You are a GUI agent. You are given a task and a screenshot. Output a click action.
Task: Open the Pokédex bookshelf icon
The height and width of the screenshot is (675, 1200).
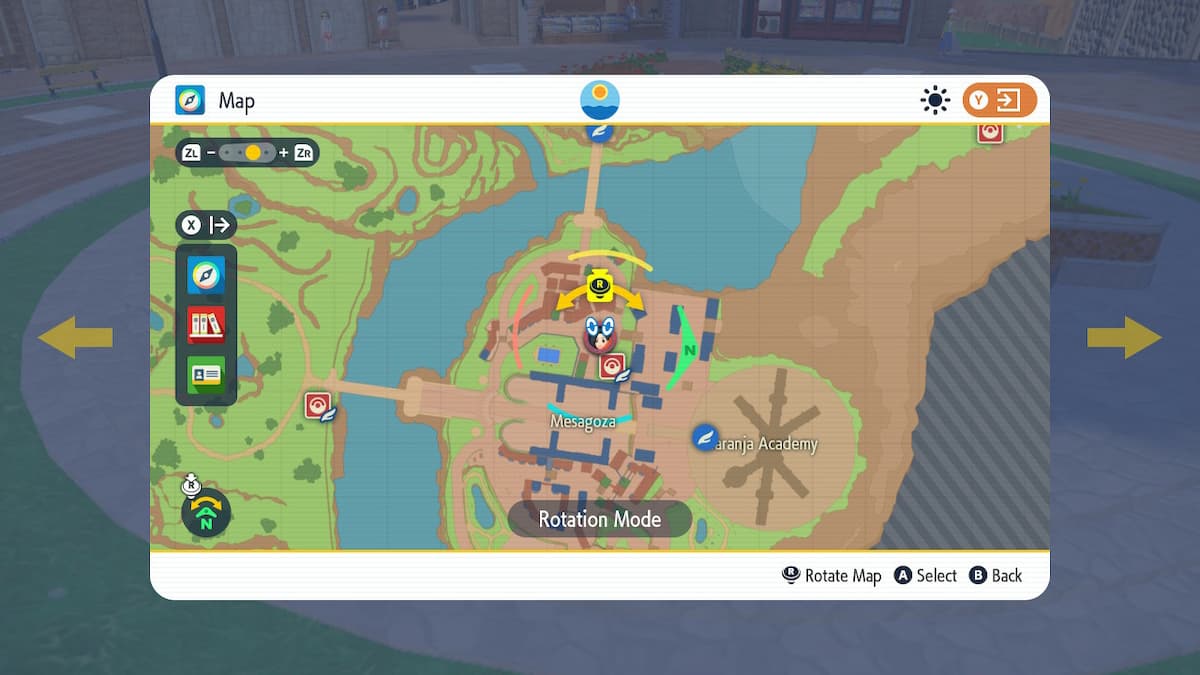[206, 324]
